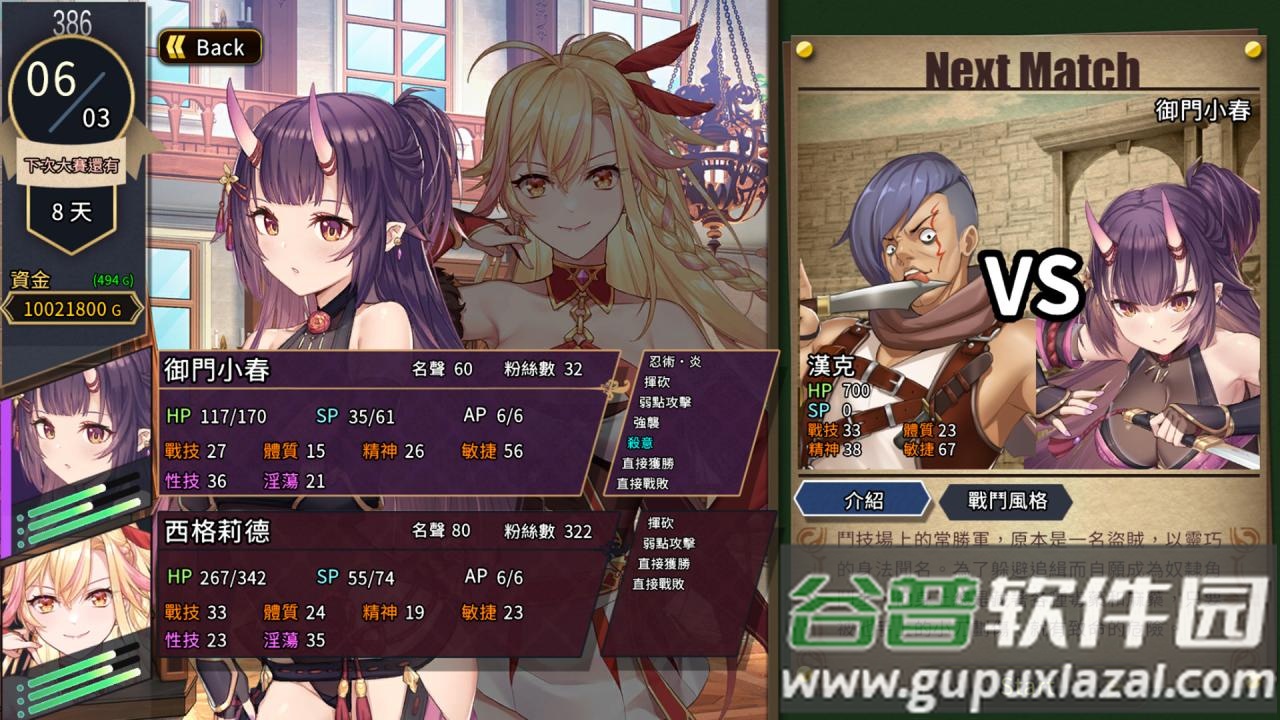Pick 弱點攻擊 in 西格莉德's skill list

coord(668,543)
